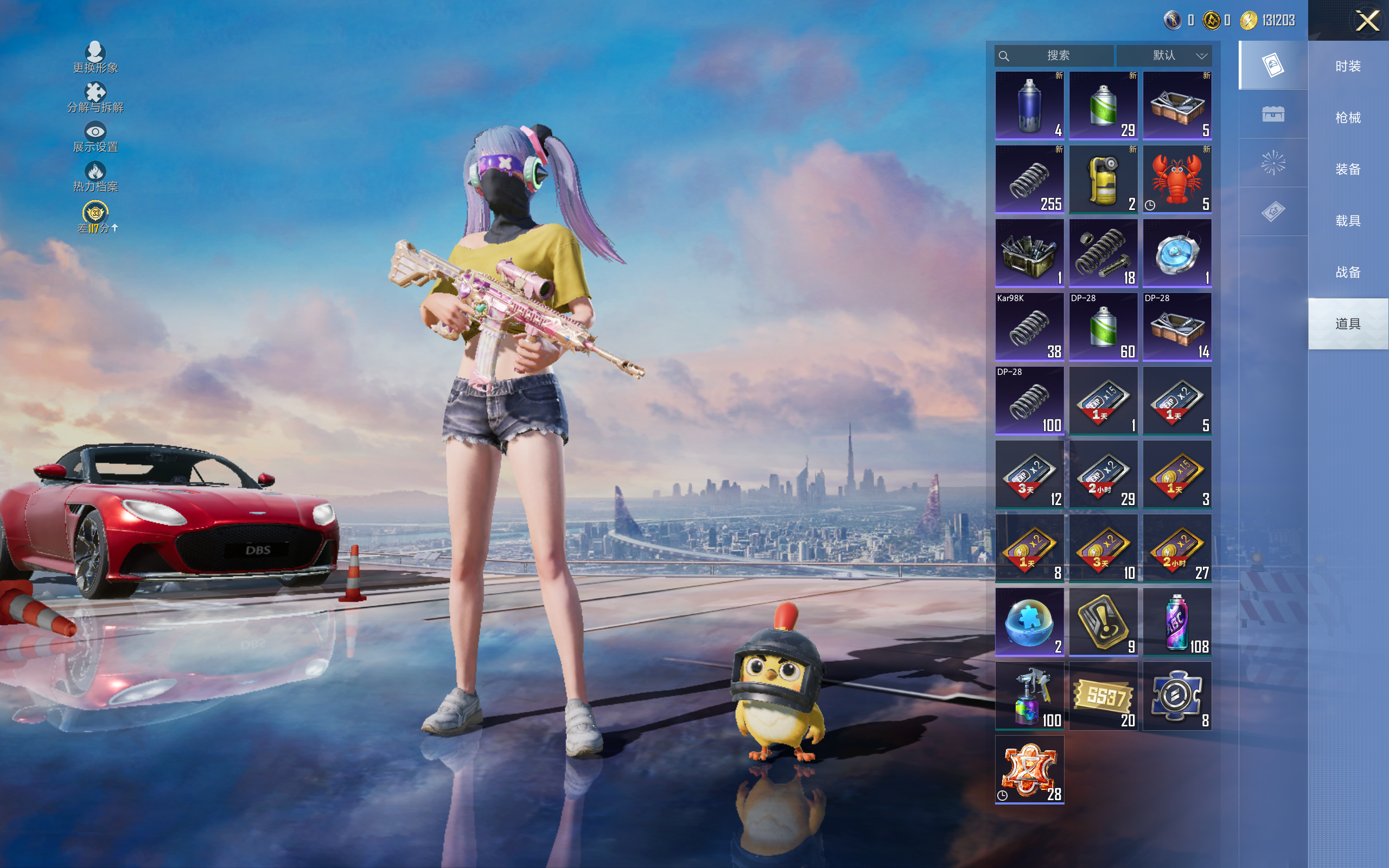The height and width of the screenshot is (868, 1389).
Task: Choose the blue puzzle piece orb
Action: (1029, 622)
